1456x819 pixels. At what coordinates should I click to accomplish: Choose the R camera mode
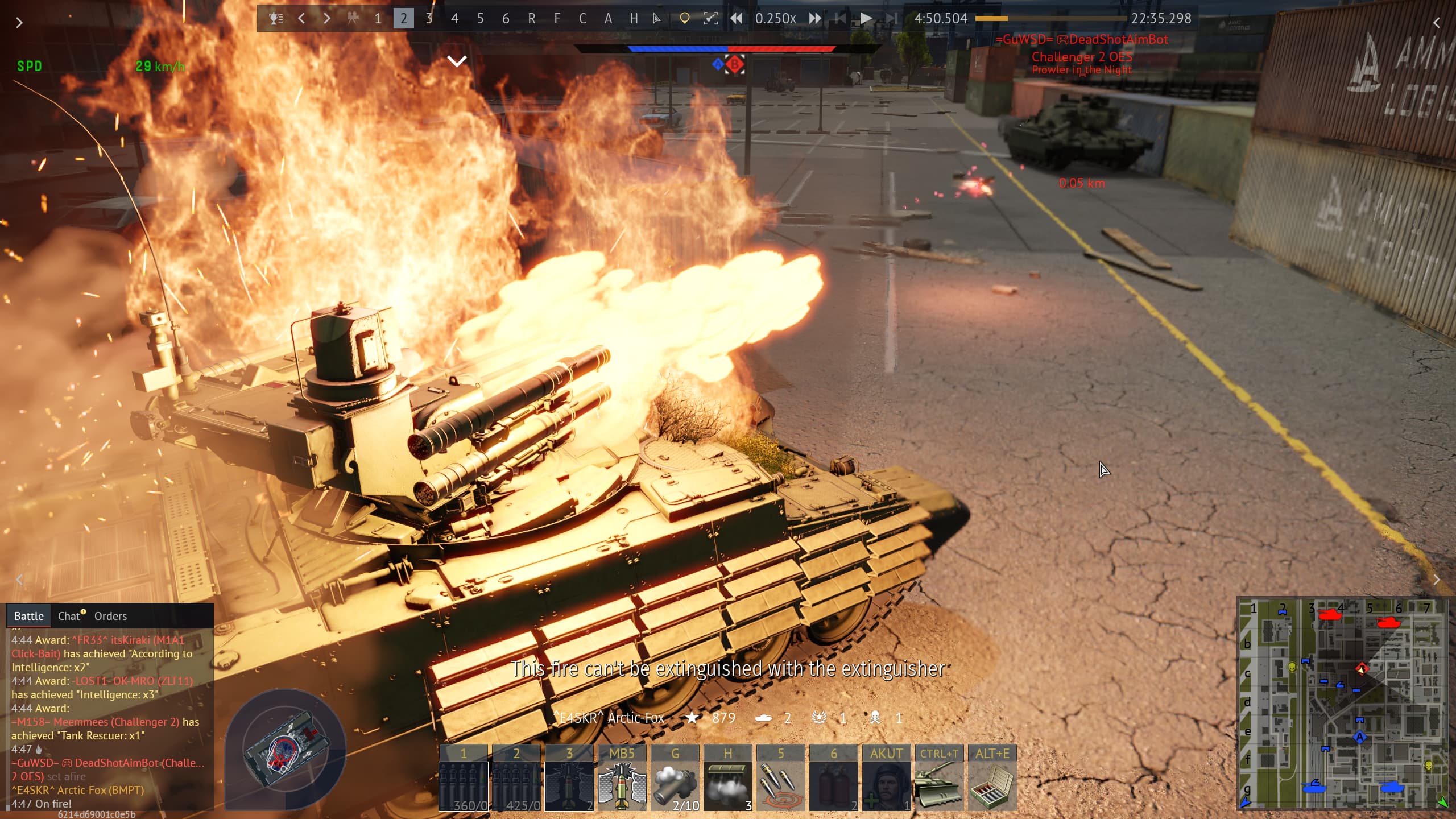(531, 19)
